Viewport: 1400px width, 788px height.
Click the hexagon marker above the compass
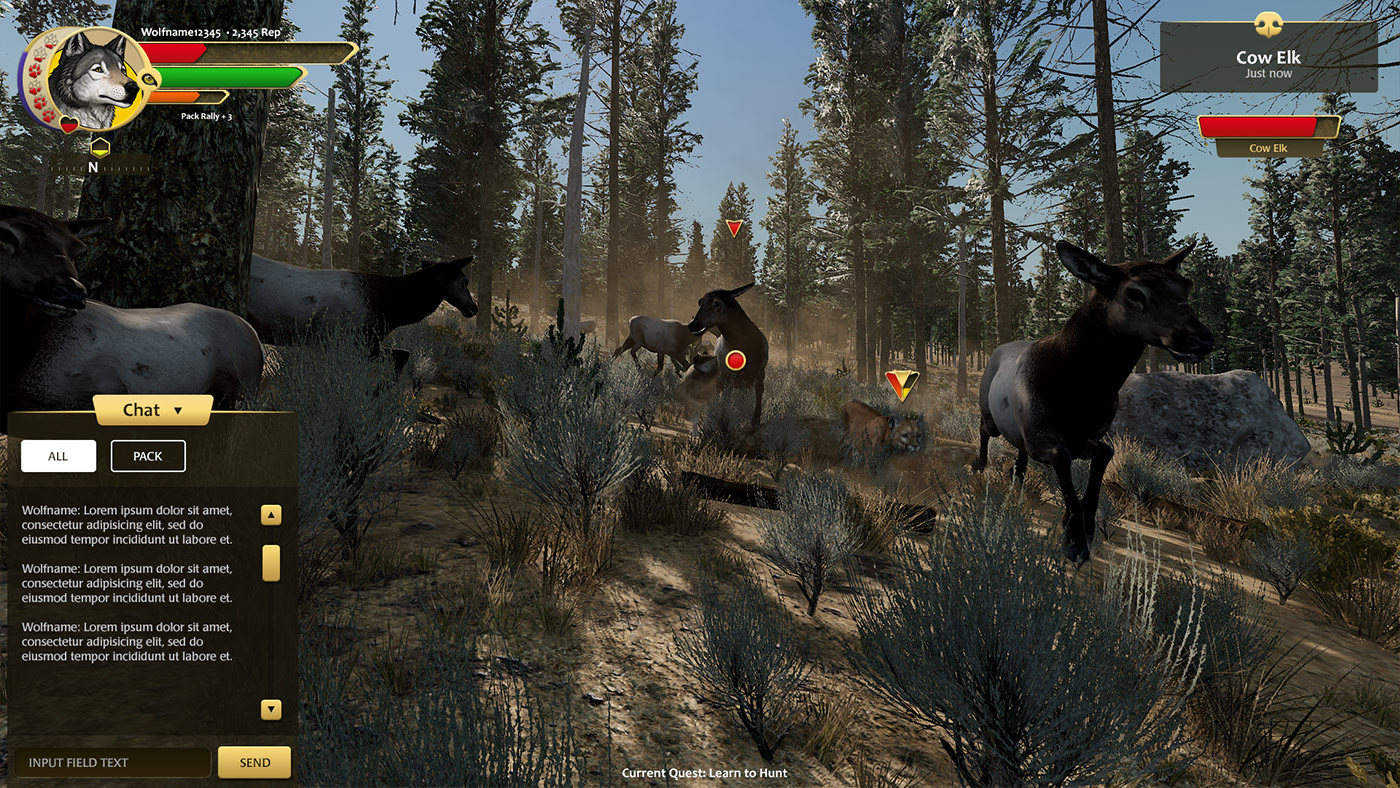pyautogui.click(x=100, y=147)
